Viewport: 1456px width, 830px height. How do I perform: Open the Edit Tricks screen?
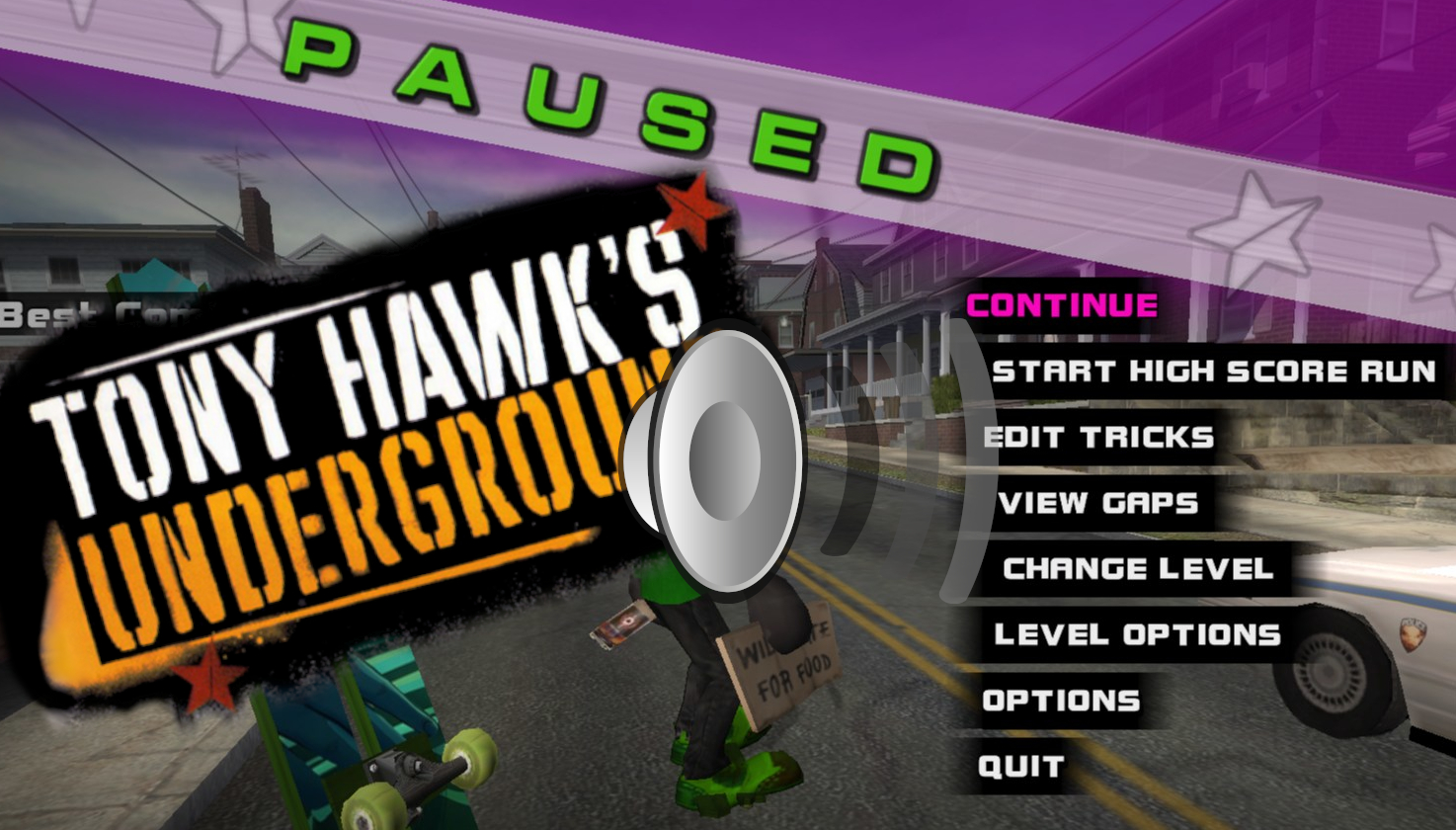1099,437
